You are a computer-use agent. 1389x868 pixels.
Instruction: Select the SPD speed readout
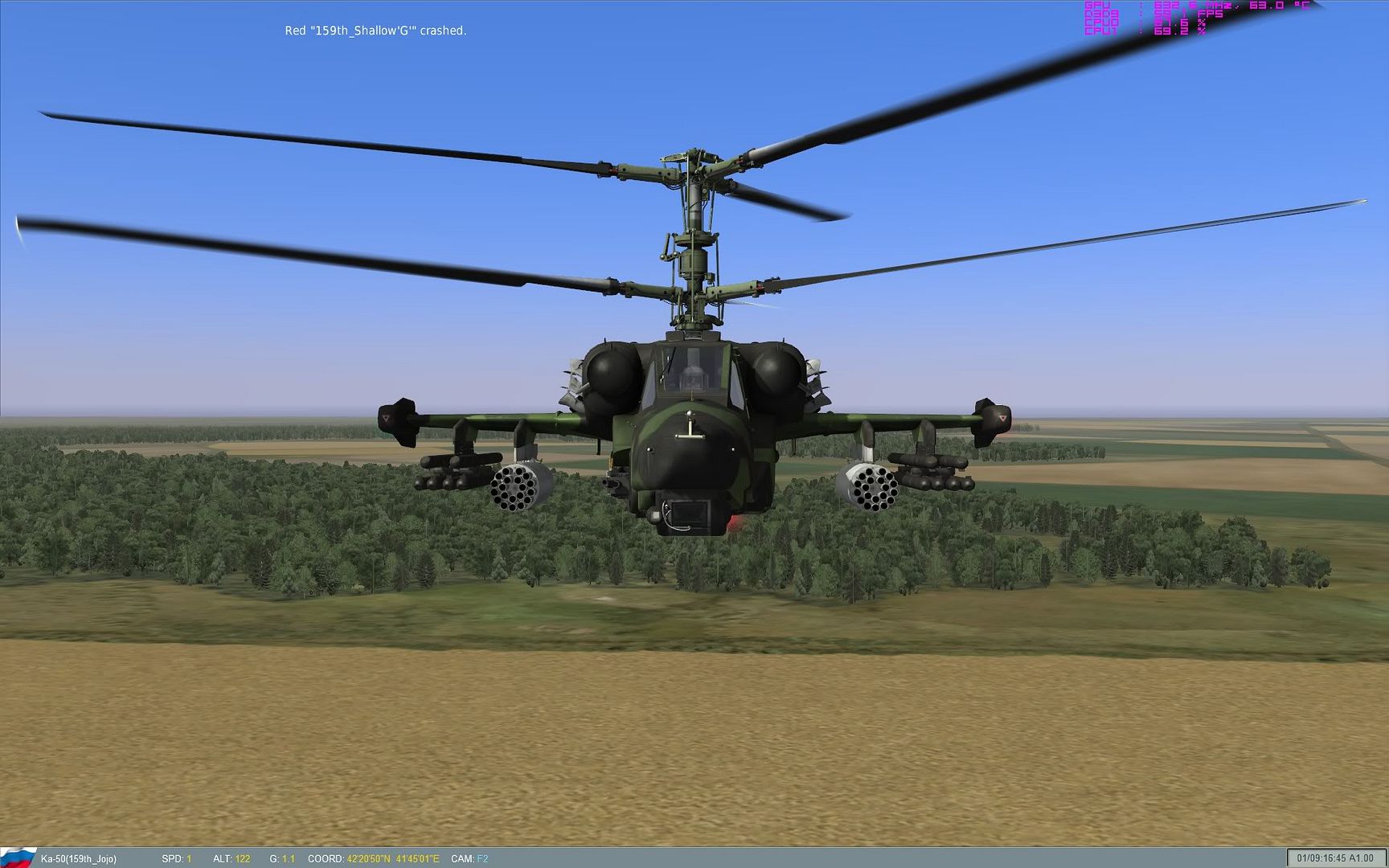pos(175,858)
